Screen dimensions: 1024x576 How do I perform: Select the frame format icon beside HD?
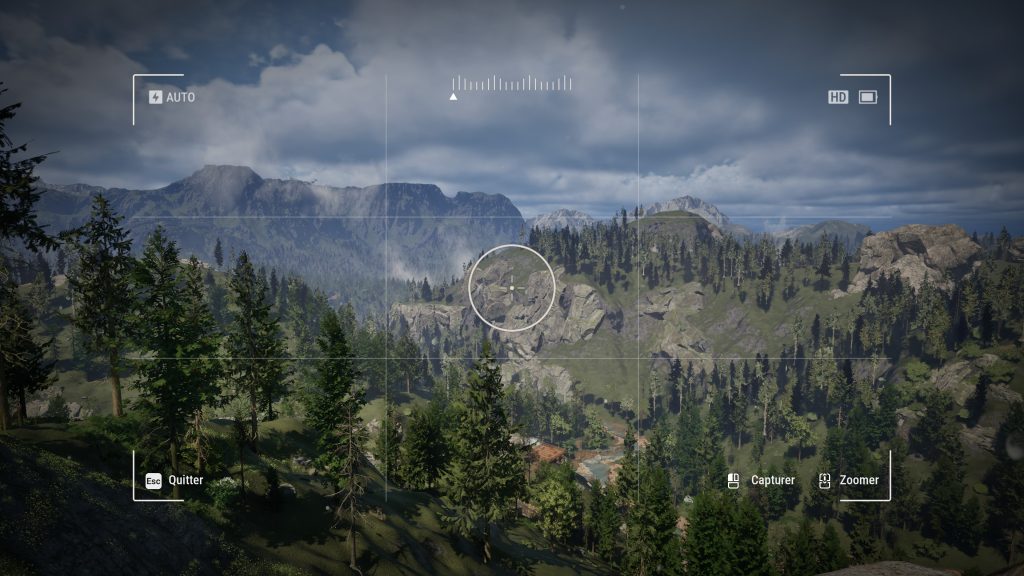click(867, 97)
